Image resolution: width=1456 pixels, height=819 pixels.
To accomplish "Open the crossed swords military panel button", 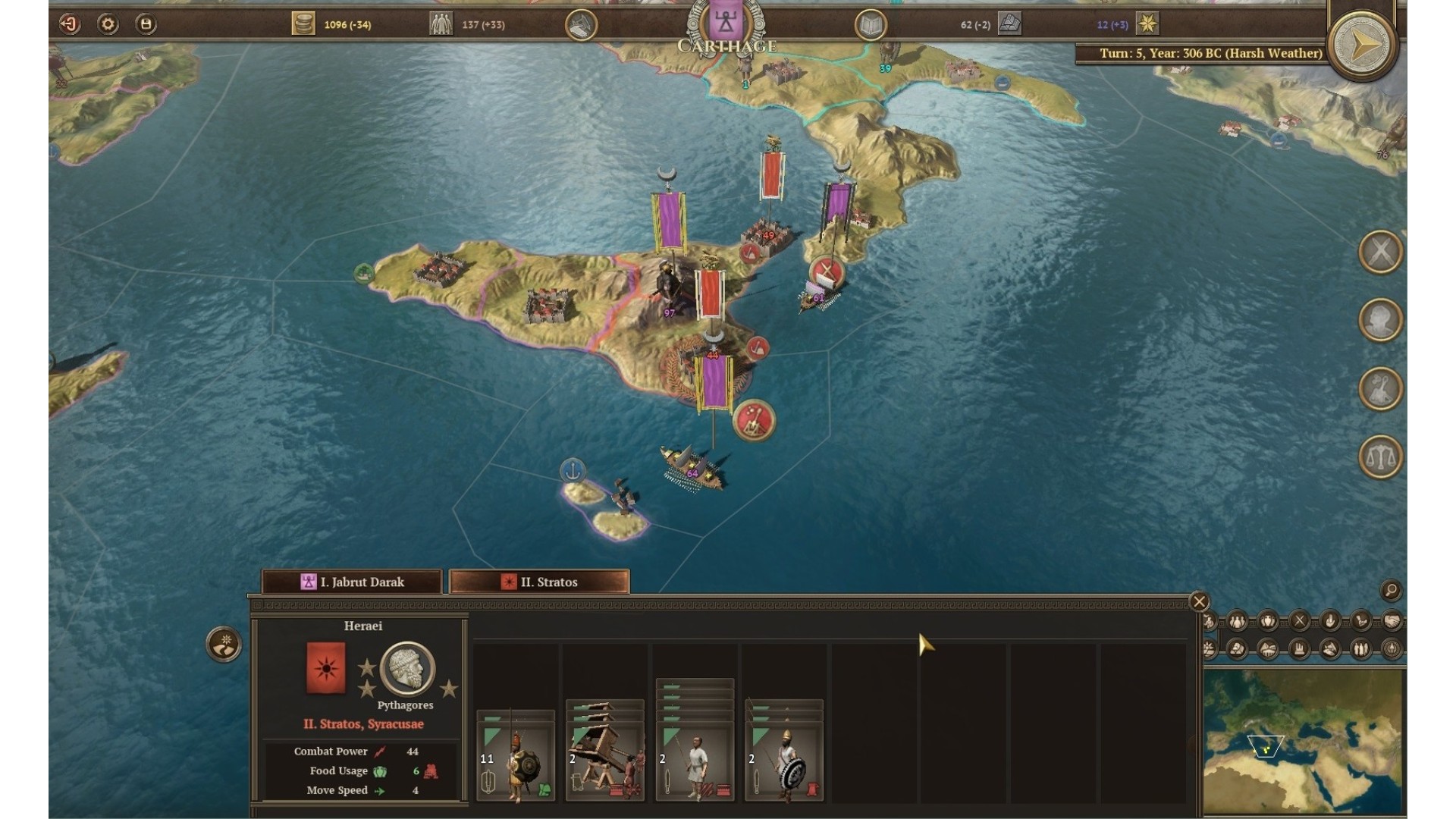I will 1380,252.
